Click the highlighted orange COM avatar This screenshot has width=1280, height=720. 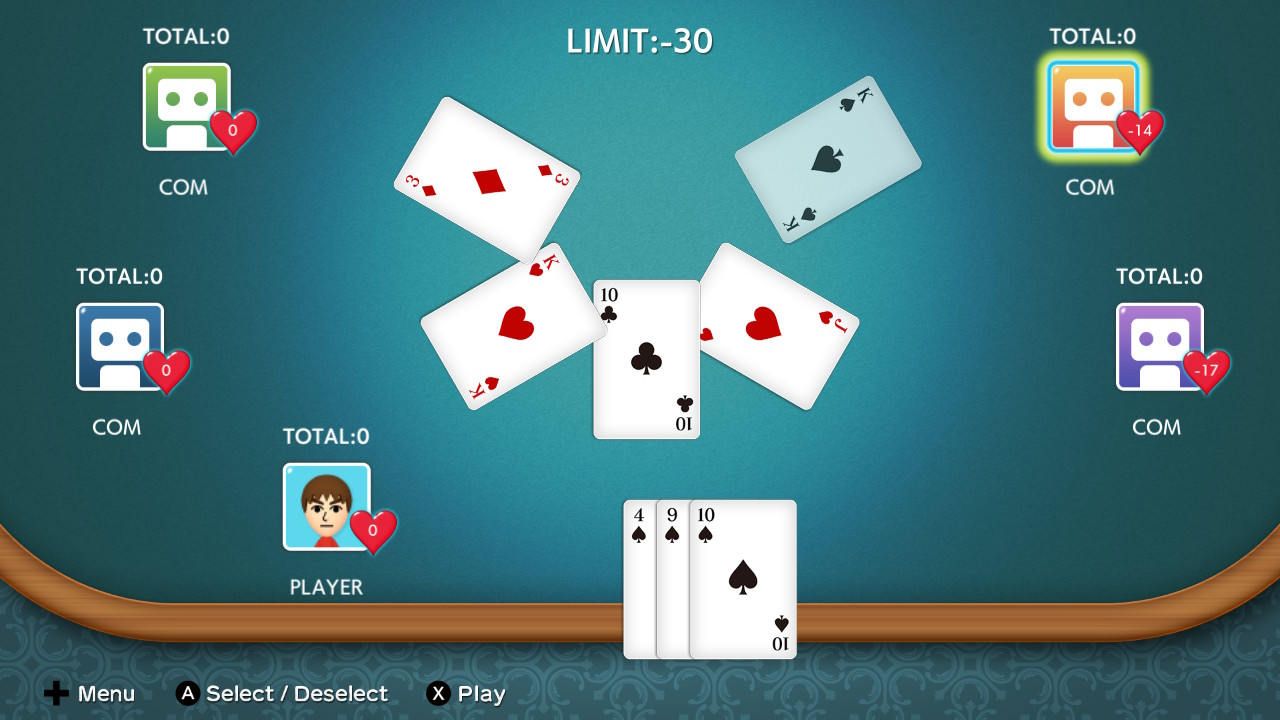1090,104
